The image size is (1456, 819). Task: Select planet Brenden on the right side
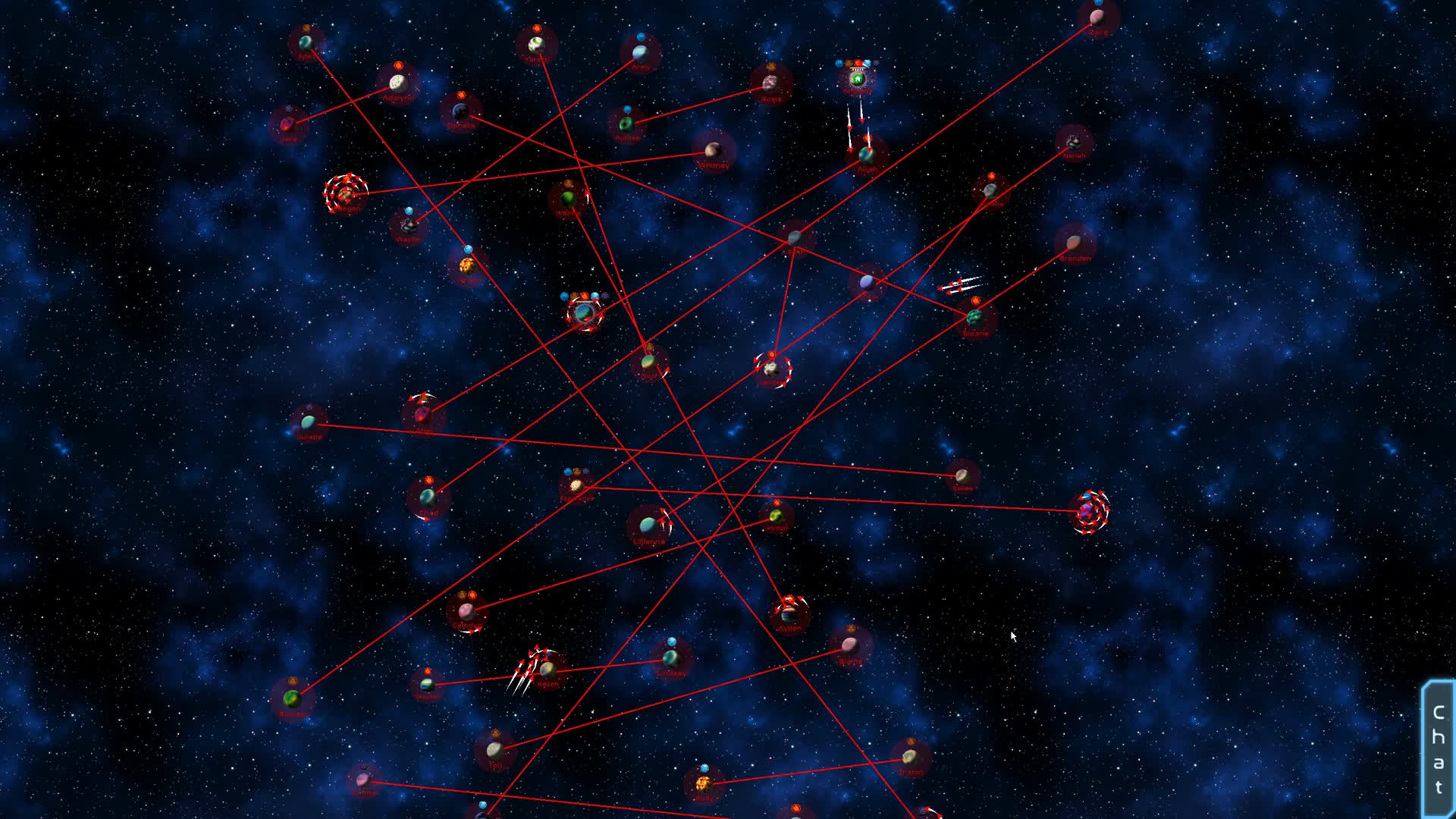(1073, 243)
